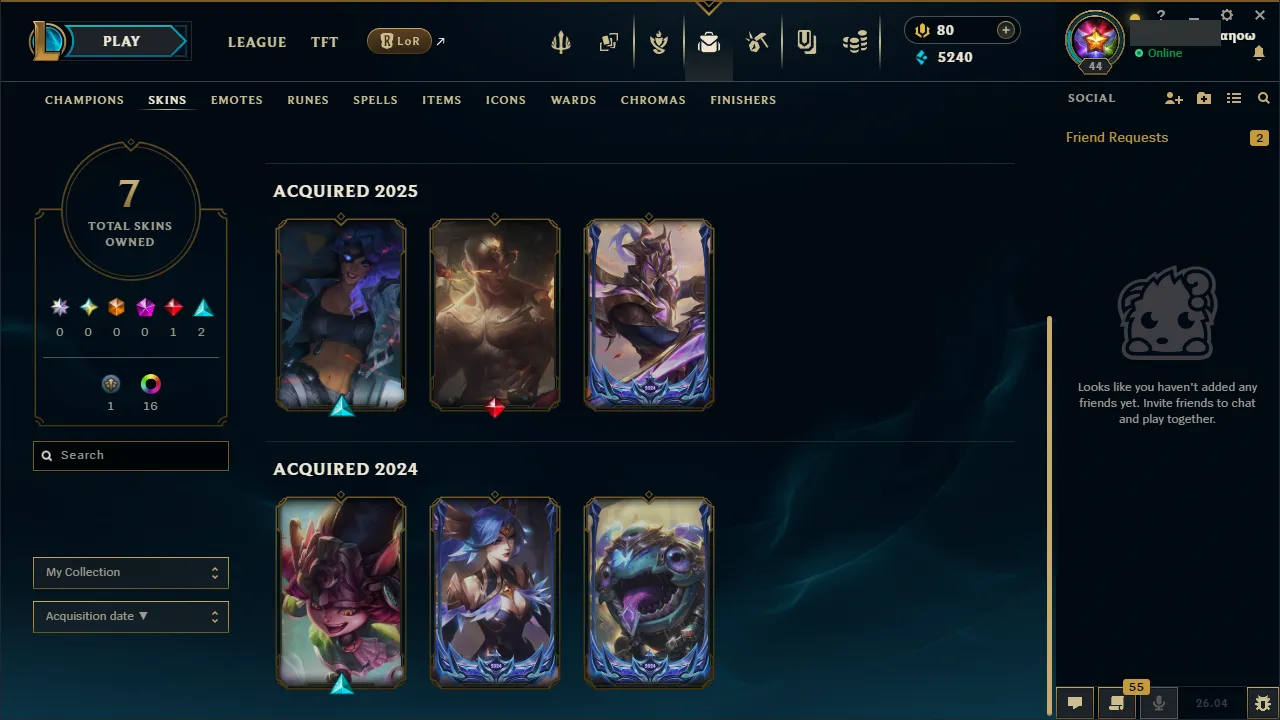The height and width of the screenshot is (720, 1280).
Task: Open the TFT menu item
Action: [x=324, y=42]
